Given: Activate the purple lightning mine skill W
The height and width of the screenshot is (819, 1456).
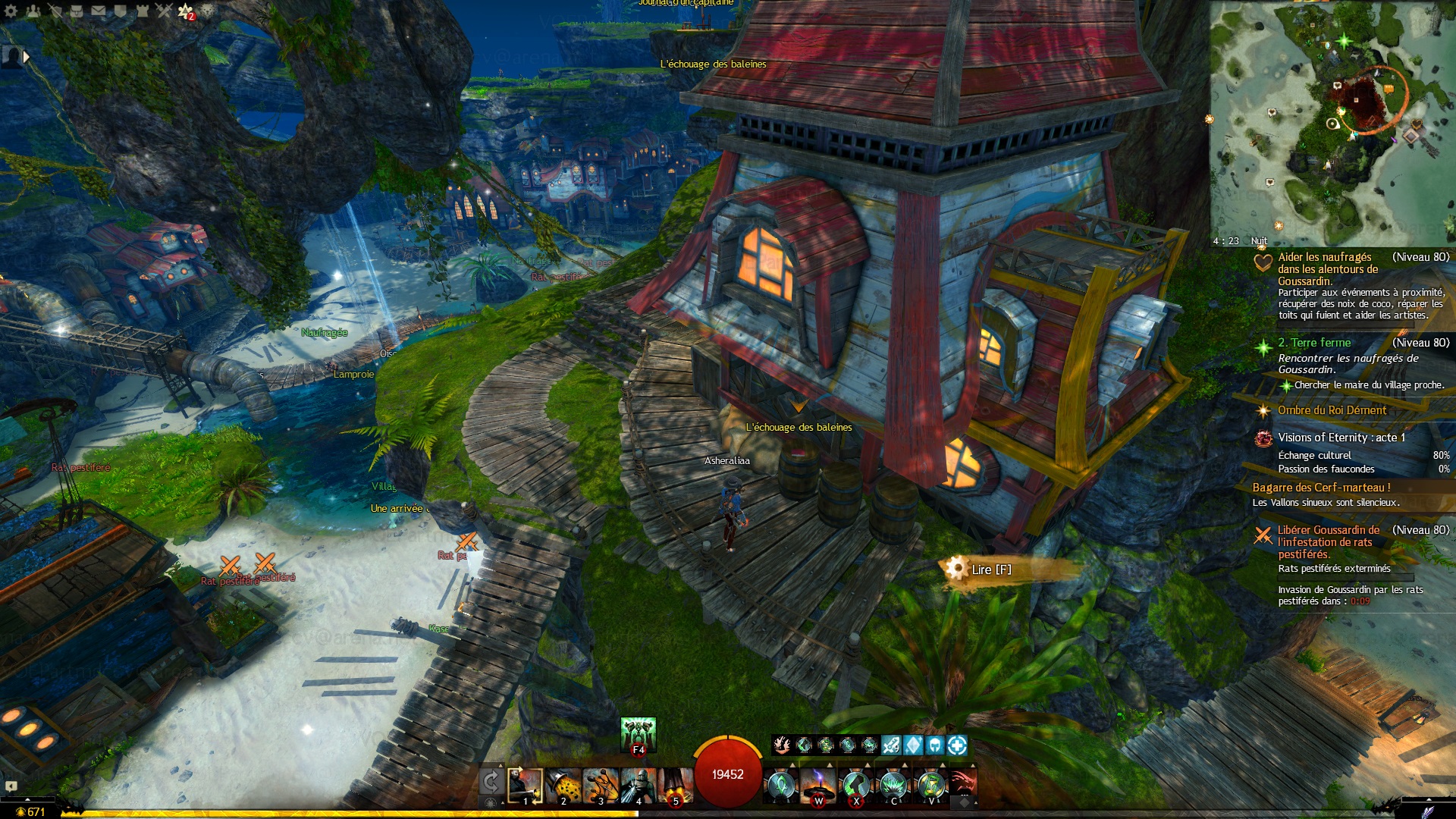Looking at the screenshot, I should click(x=818, y=785).
